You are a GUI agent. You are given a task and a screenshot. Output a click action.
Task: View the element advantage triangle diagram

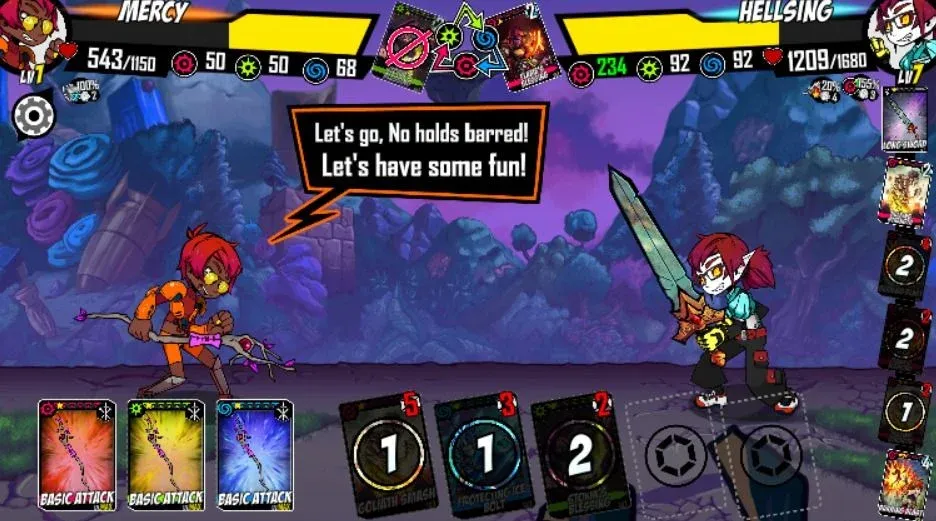467,42
